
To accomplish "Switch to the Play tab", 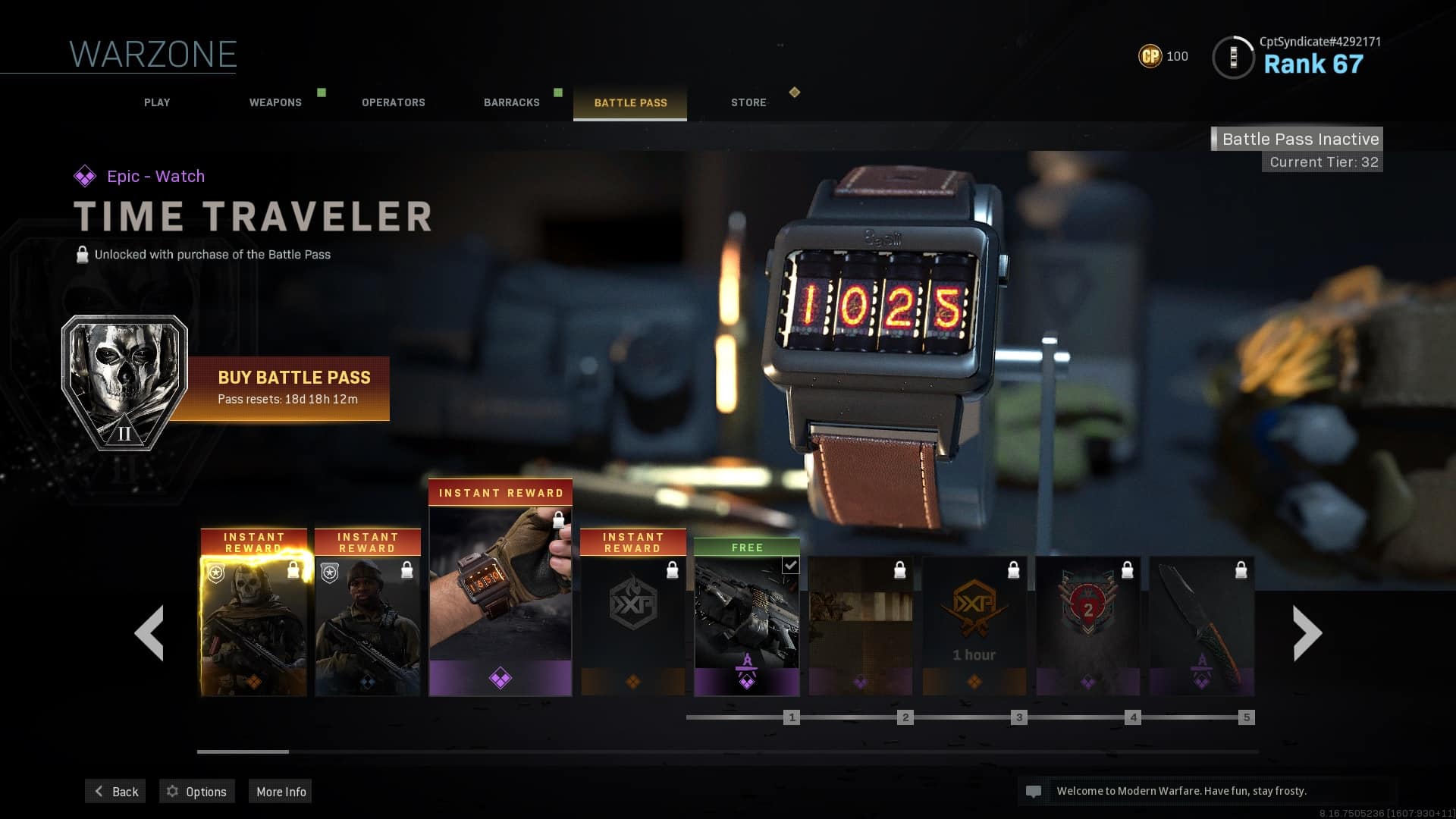I will pyautogui.click(x=157, y=102).
